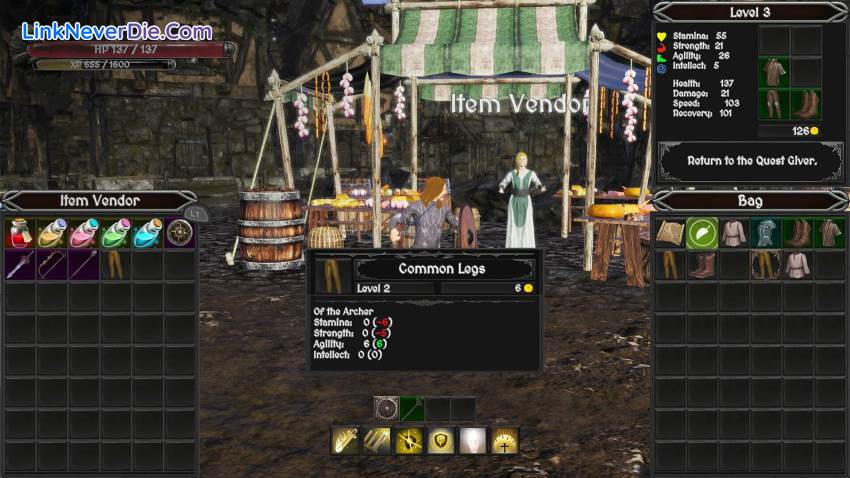Click the equipped boots slot
Viewport: 850px width, 478px height.
click(806, 104)
